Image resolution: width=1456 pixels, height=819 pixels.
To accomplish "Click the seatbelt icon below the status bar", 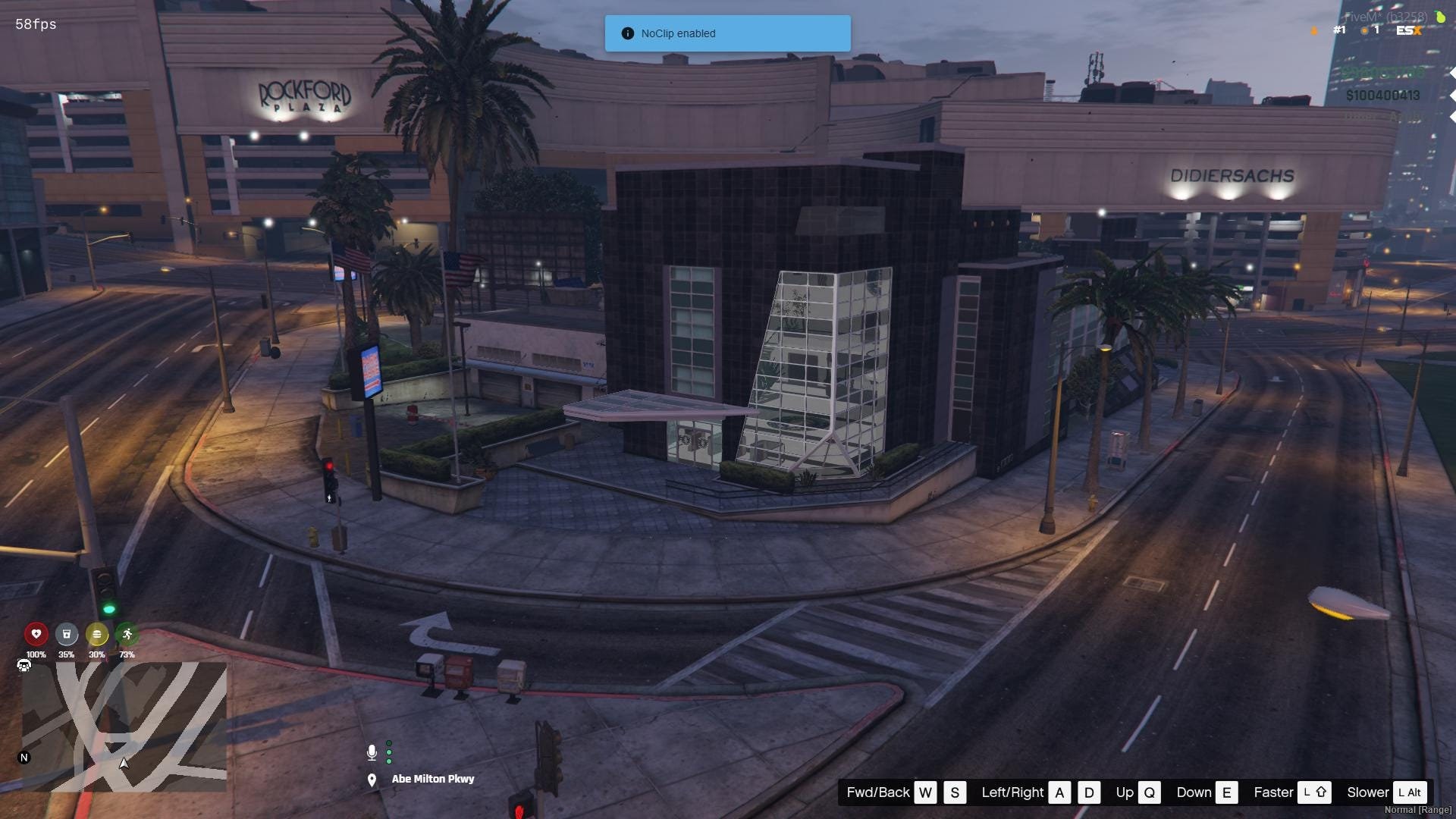I will 24,665.
